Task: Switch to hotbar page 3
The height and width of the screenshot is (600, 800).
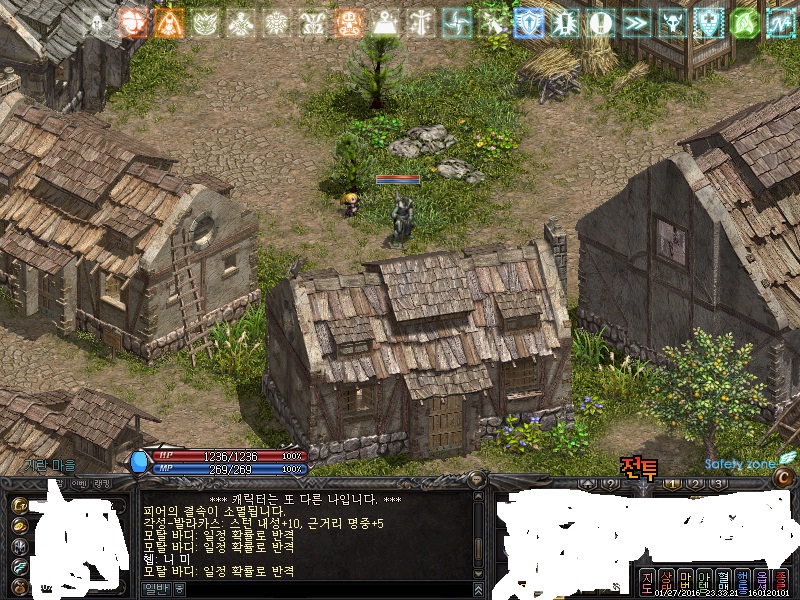Action: click(718, 484)
